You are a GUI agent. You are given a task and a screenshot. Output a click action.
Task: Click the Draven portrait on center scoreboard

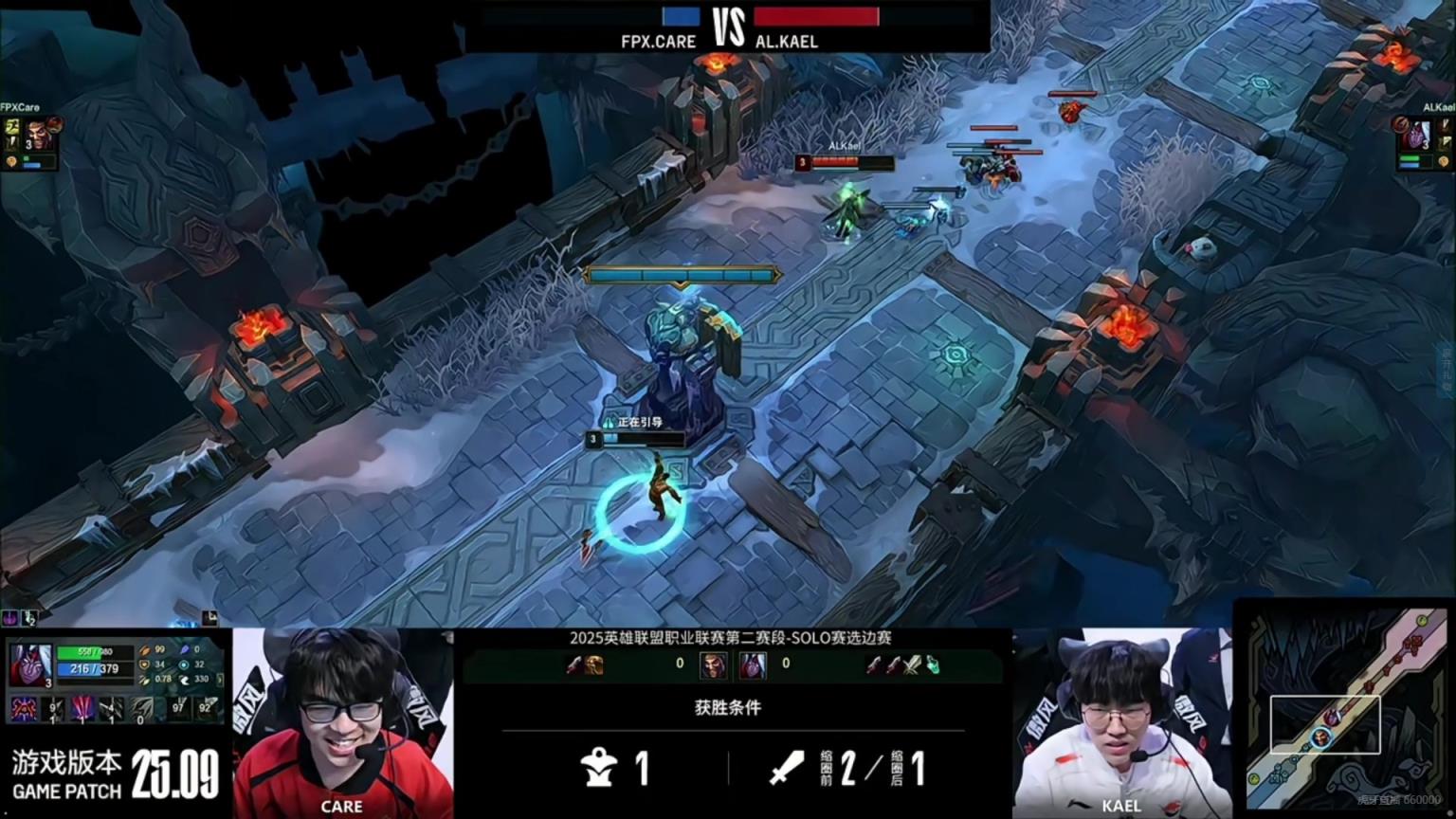click(x=713, y=664)
